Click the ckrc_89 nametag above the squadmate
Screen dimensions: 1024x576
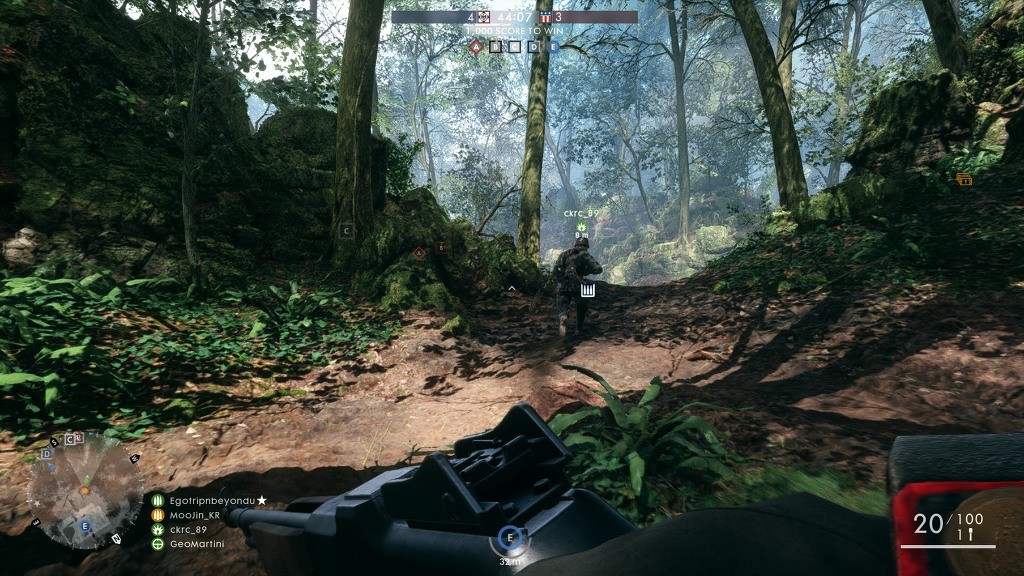click(580, 213)
